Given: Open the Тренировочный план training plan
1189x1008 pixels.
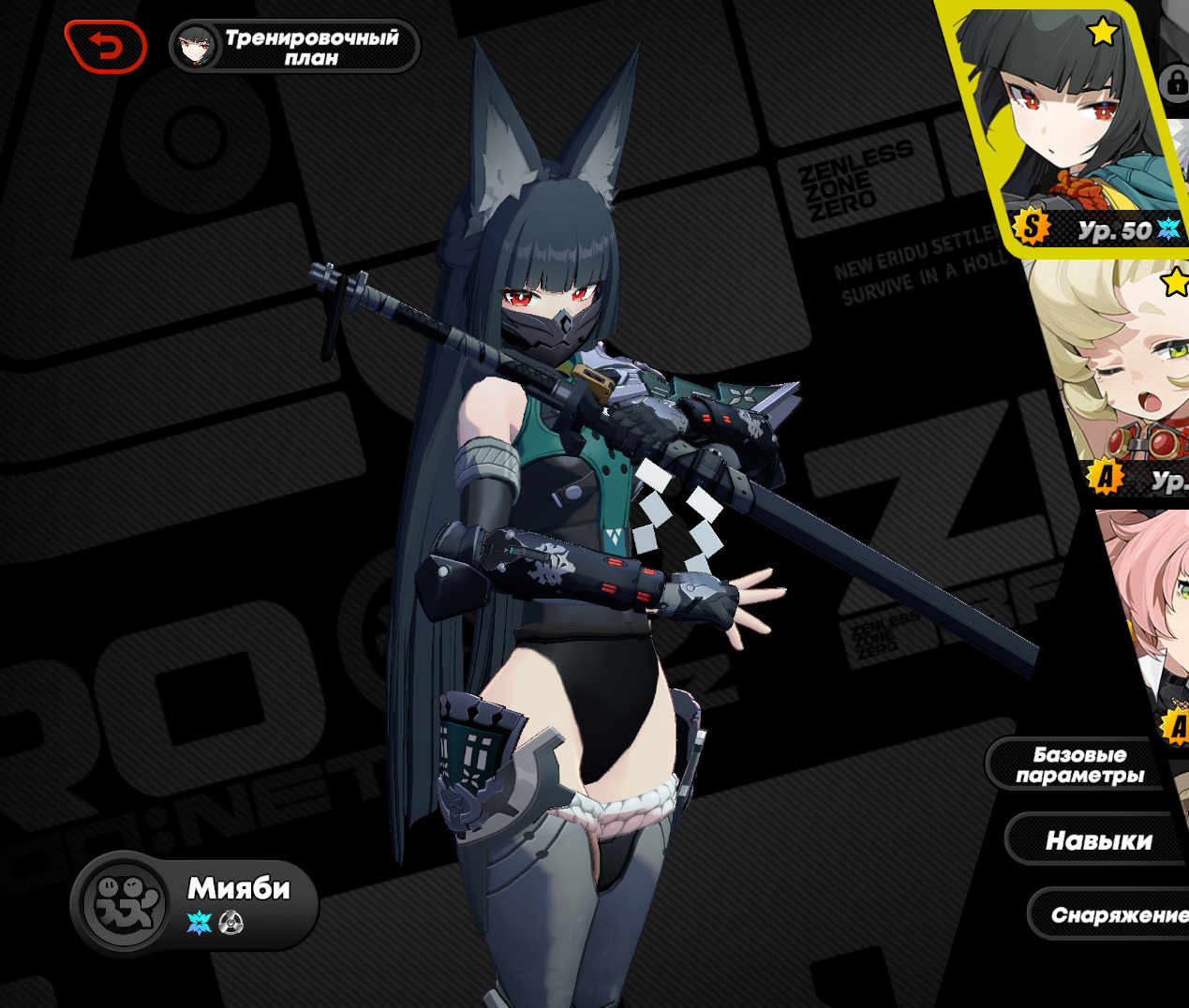Looking at the screenshot, I should 295,46.
